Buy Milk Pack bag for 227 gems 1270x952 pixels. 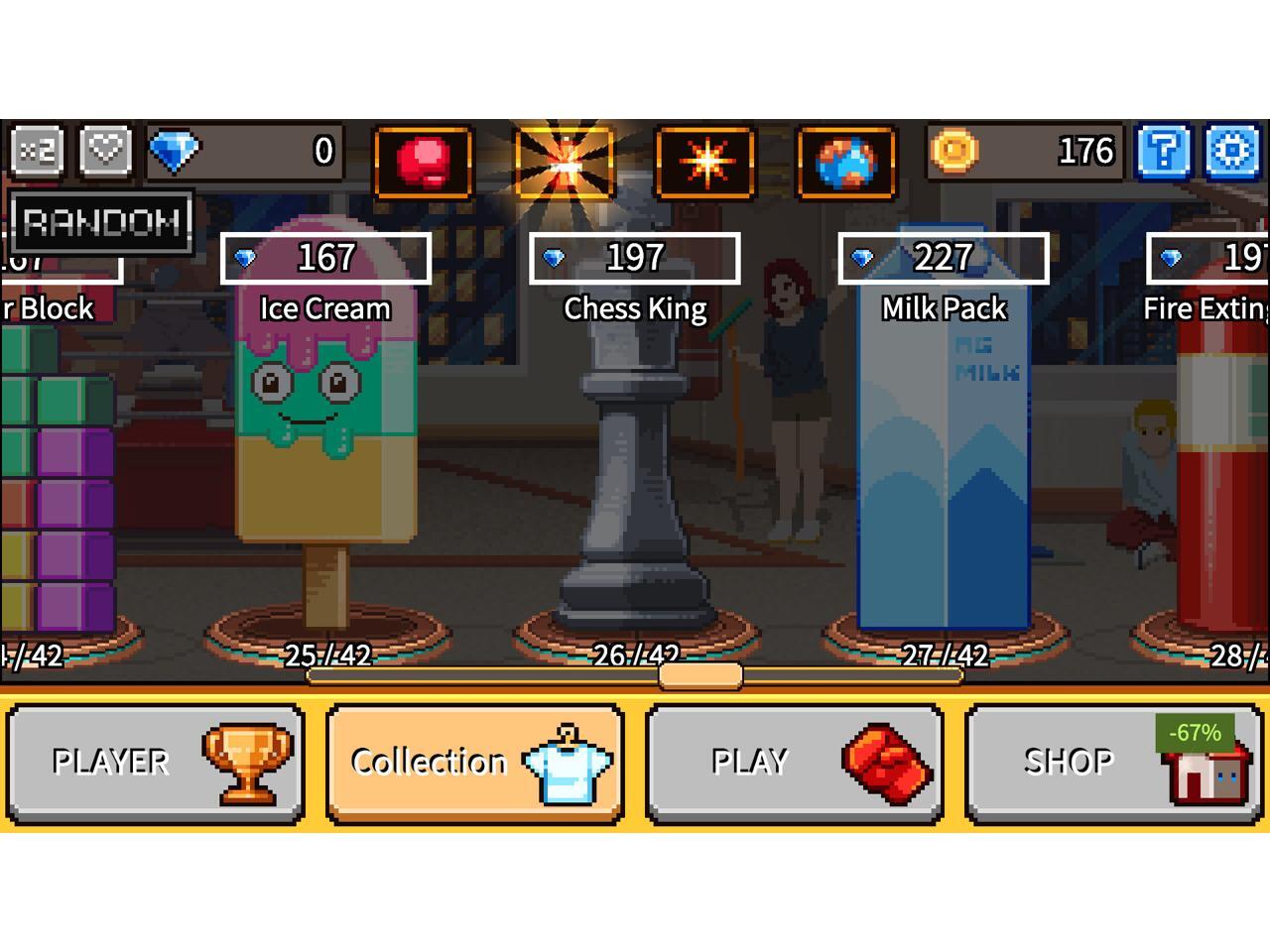[x=944, y=259]
